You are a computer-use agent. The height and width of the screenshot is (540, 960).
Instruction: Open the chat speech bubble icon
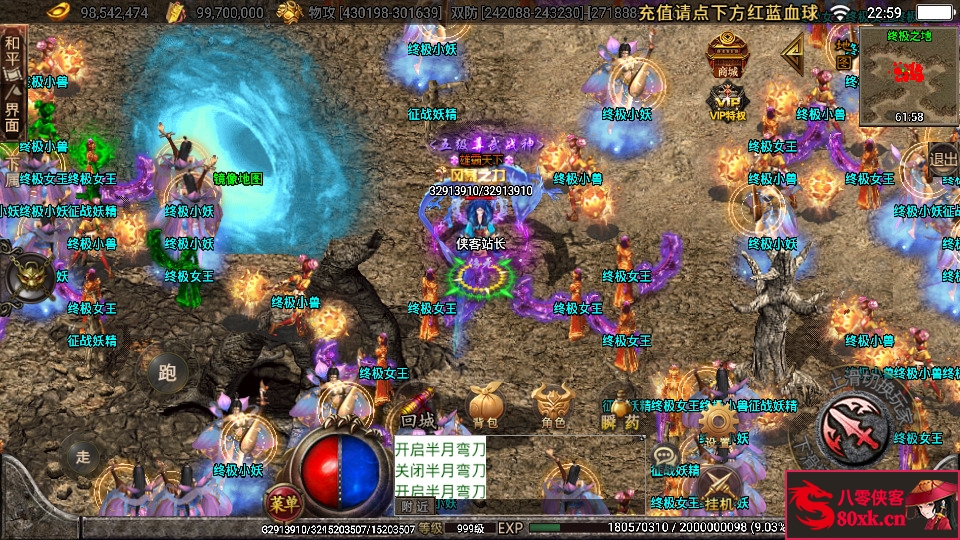pos(664,457)
